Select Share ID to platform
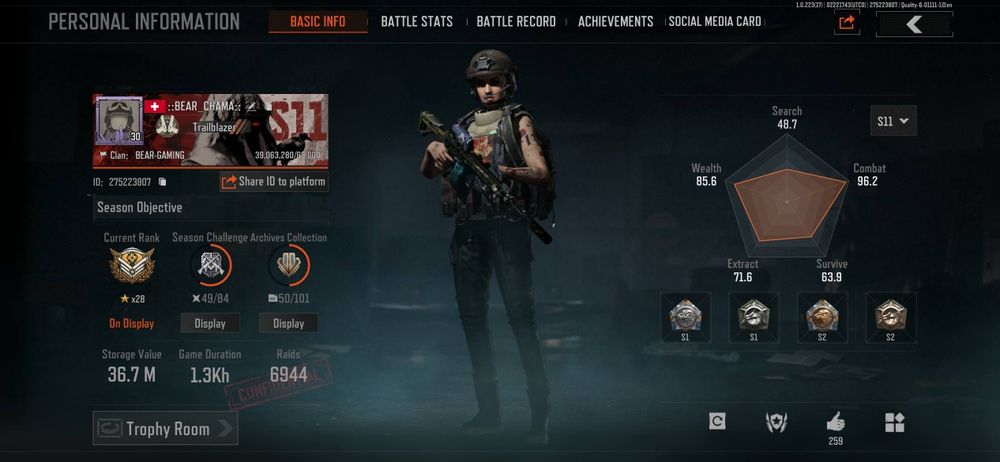 (x=274, y=182)
